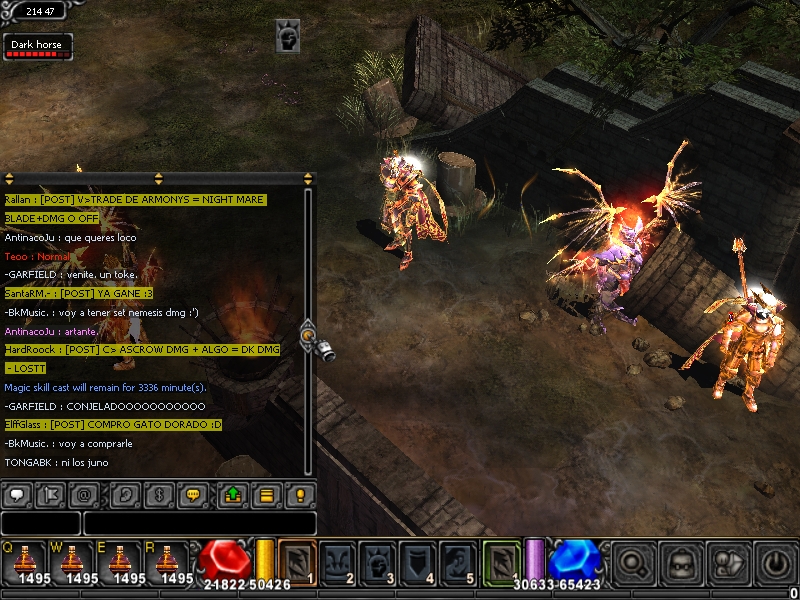Use the potion in the R slot

click(168, 563)
